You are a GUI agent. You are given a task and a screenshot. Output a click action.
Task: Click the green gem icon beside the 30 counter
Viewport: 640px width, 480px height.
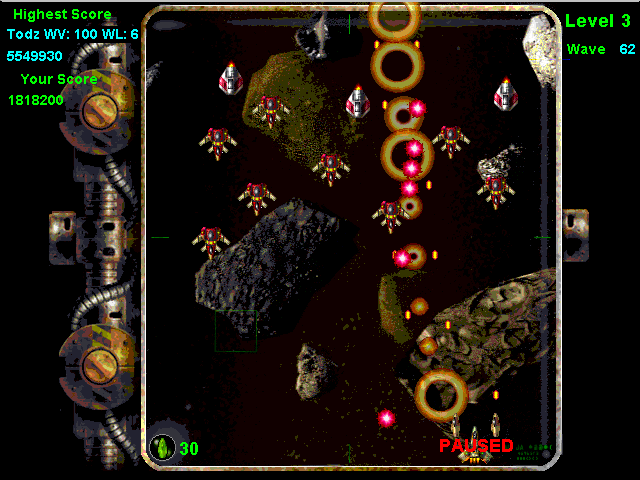161,448
